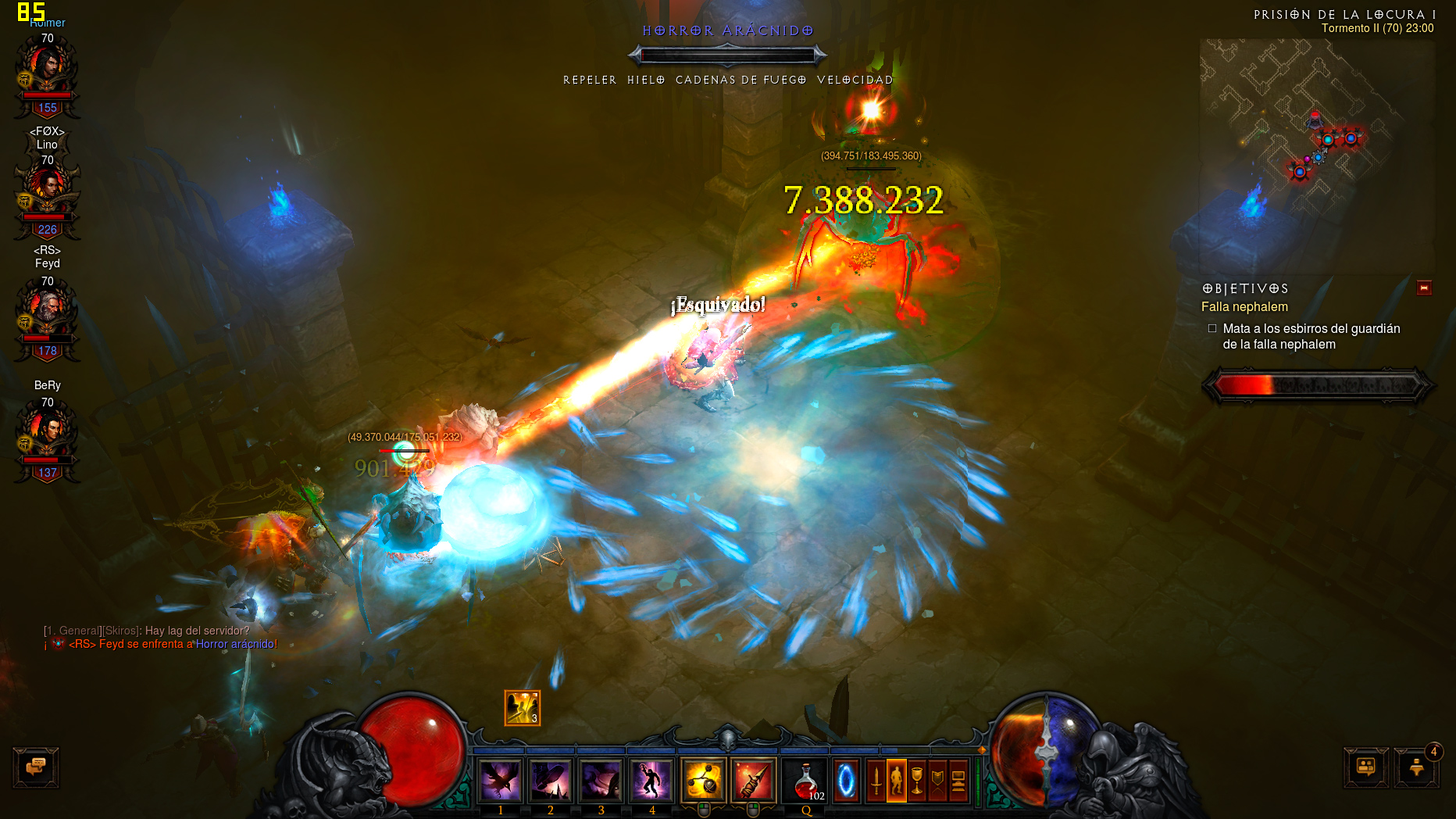The width and height of the screenshot is (1456, 819).
Task: Open the goblet menu button
Action: (917, 780)
